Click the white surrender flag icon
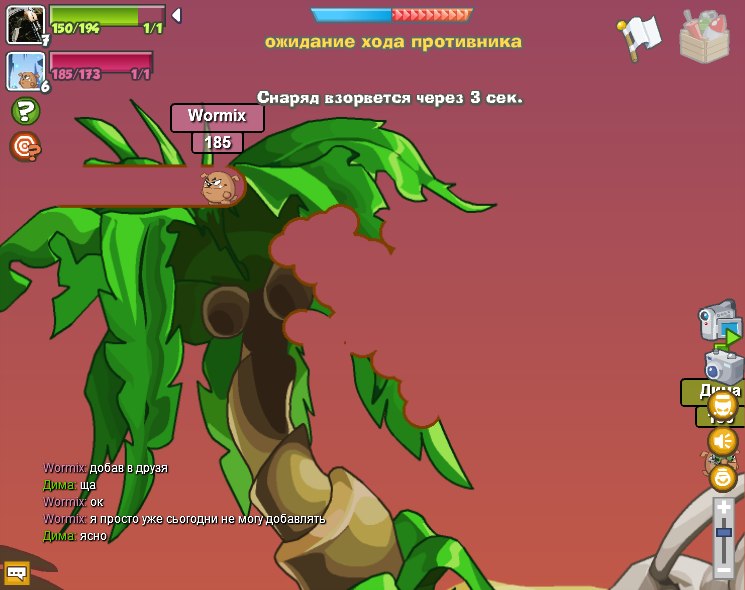Image resolution: width=745 pixels, height=590 pixels. click(x=640, y=36)
